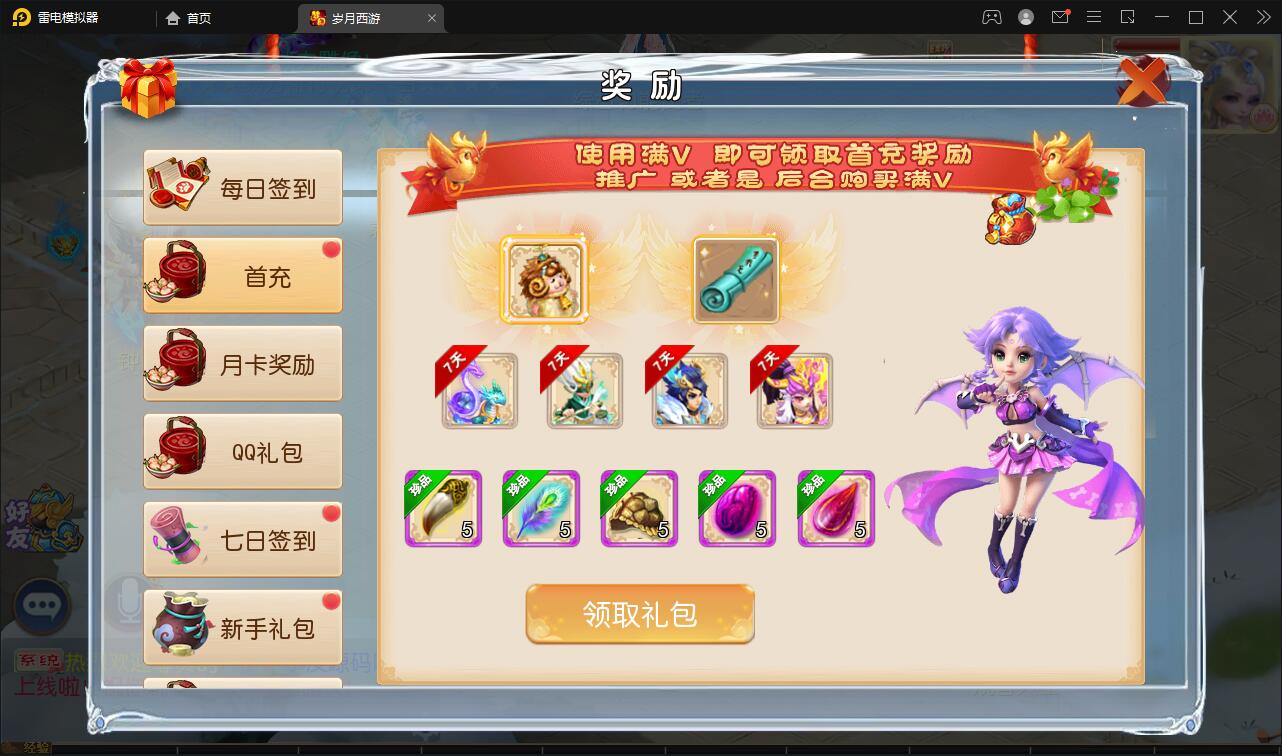Image resolution: width=1282 pixels, height=756 pixels.
Task: Open the 新手礼包 newbie gift pack
Action: pyautogui.click(x=242, y=627)
